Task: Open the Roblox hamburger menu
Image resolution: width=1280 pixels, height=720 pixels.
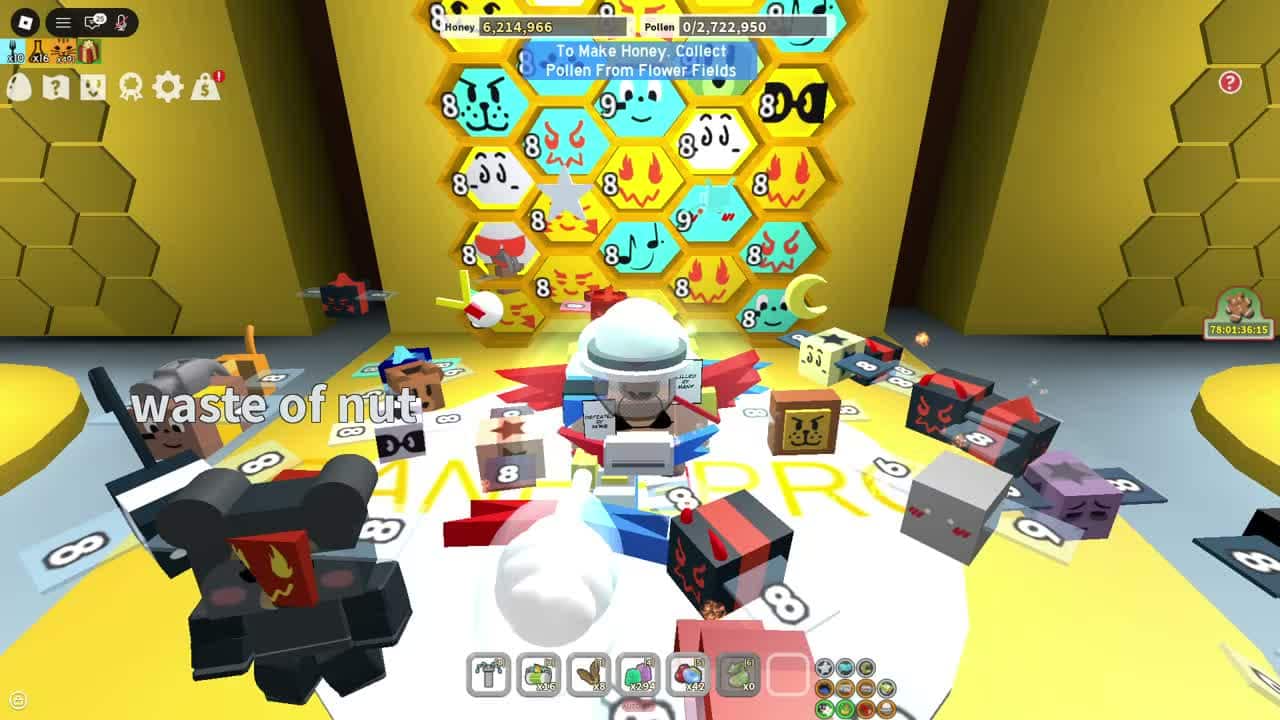Action: coord(63,22)
